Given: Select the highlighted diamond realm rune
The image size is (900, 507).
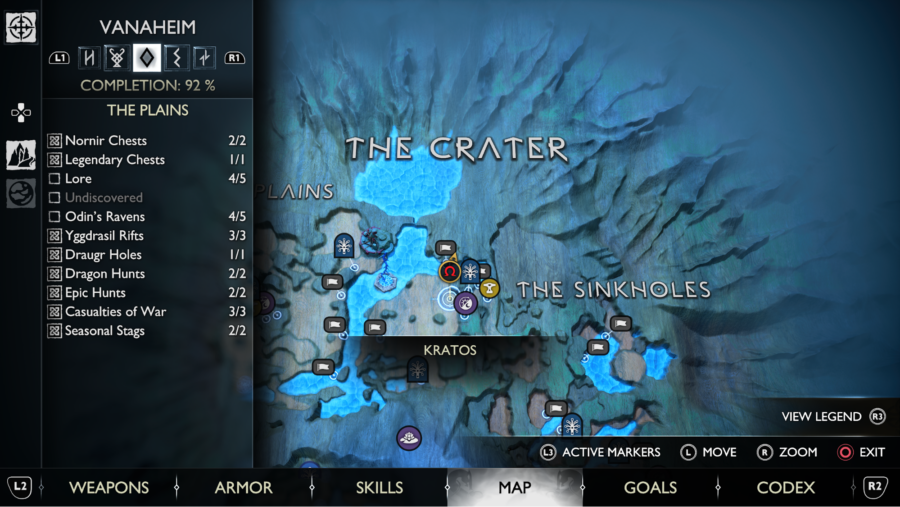Looking at the screenshot, I should coord(147,57).
